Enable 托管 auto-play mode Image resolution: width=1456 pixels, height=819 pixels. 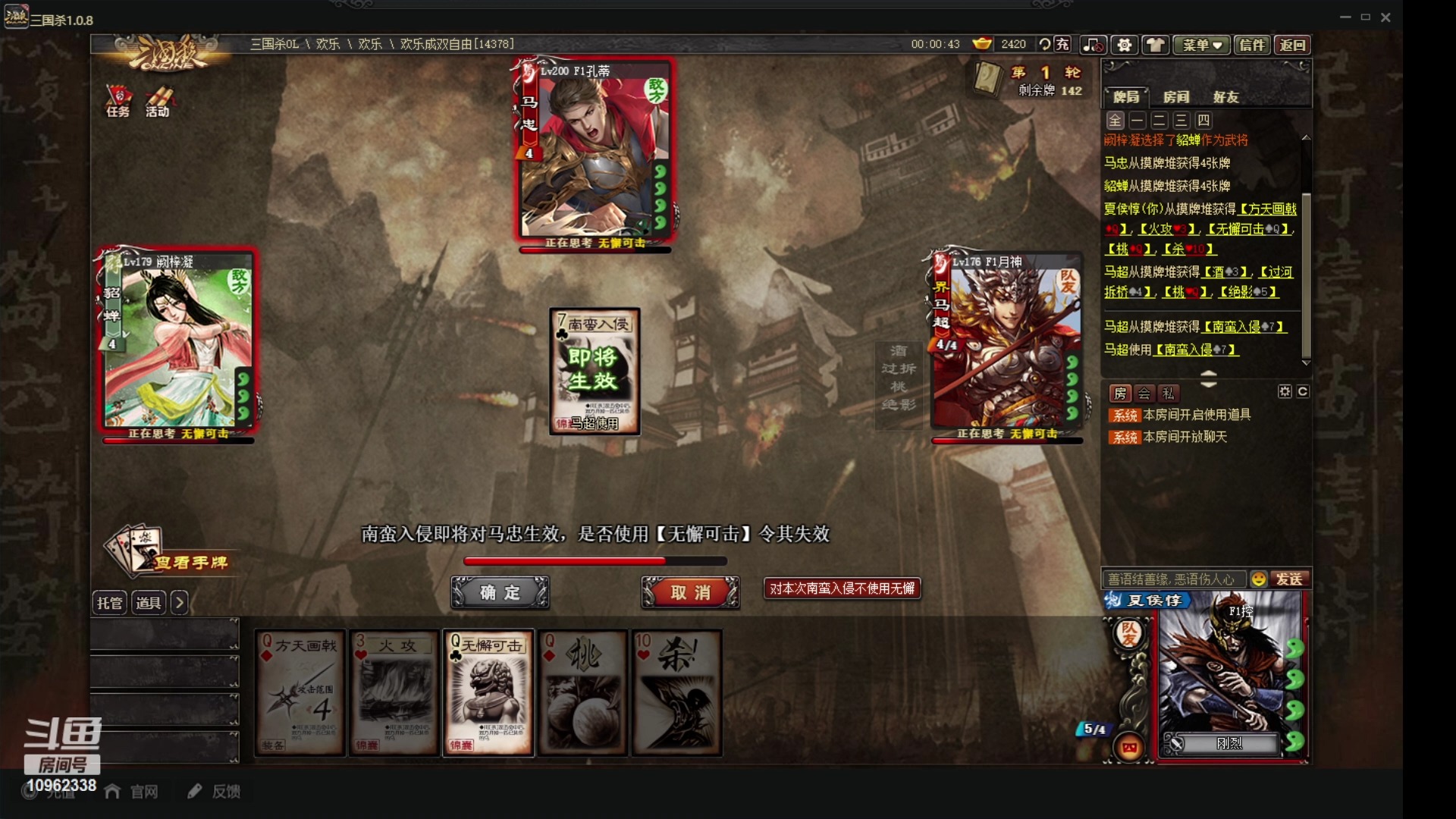tap(109, 603)
